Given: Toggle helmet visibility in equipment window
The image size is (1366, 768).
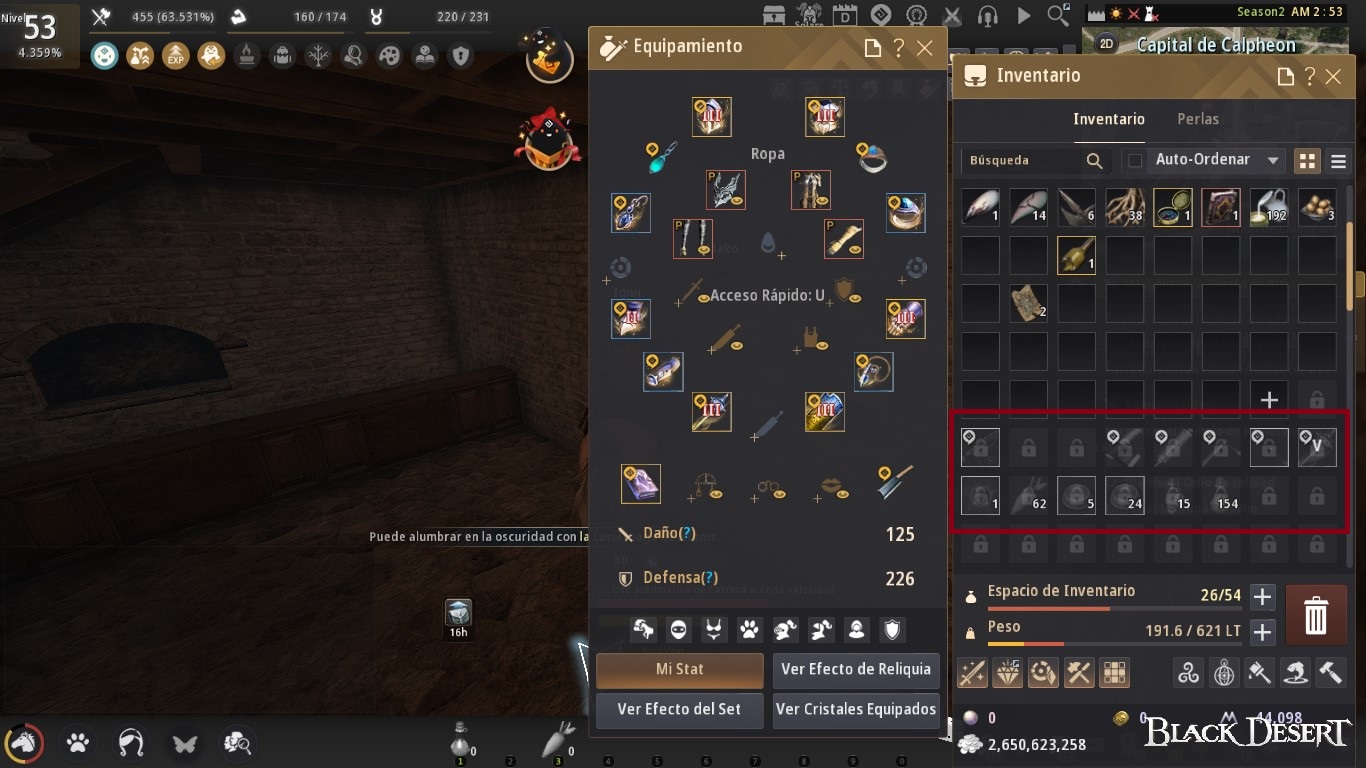Looking at the screenshot, I should pyautogui.click(x=785, y=629).
